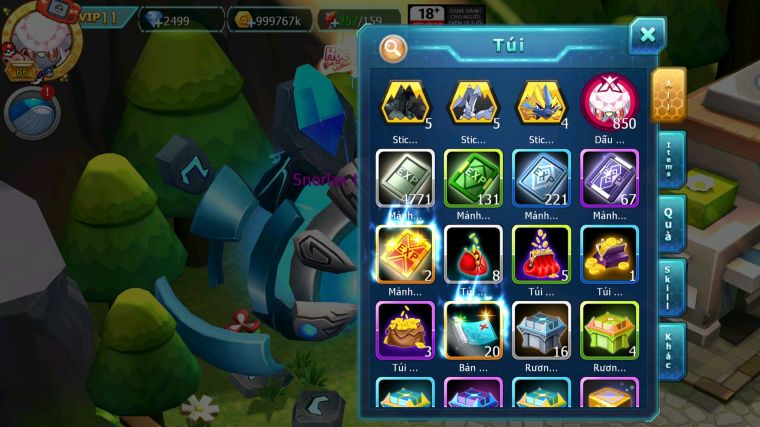
Task: Select the small red coin pouch with 8
Action: click(x=473, y=254)
